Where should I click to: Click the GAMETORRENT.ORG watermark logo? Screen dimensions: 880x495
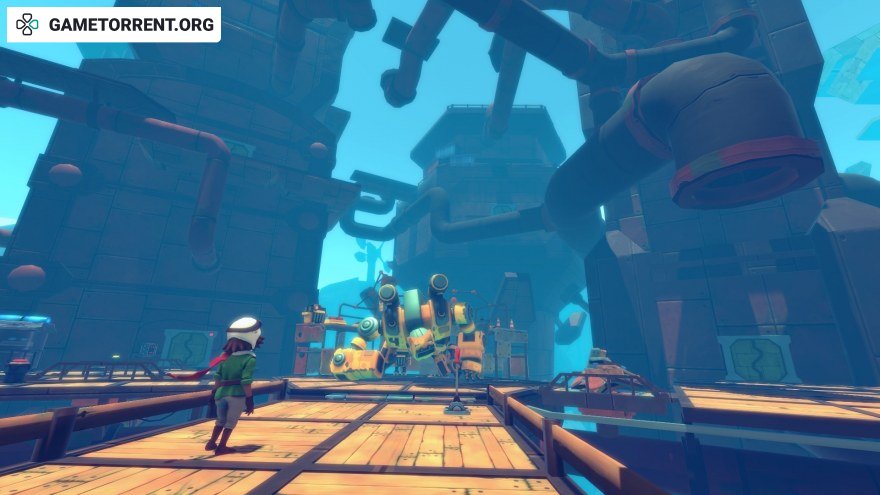click(113, 25)
